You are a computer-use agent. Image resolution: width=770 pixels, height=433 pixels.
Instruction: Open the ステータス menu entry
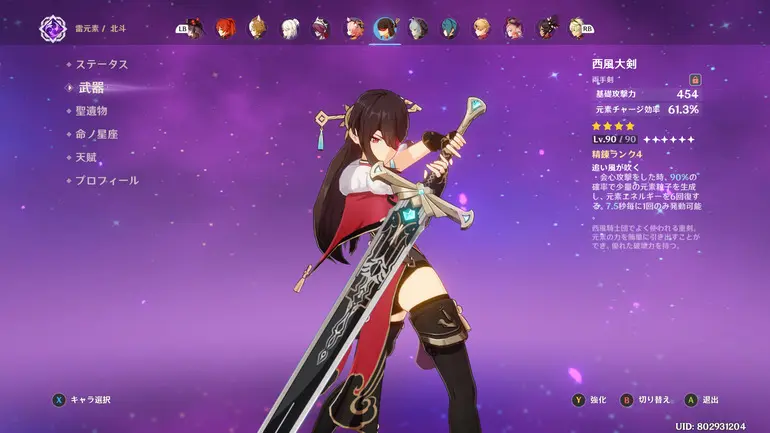(103, 64)
